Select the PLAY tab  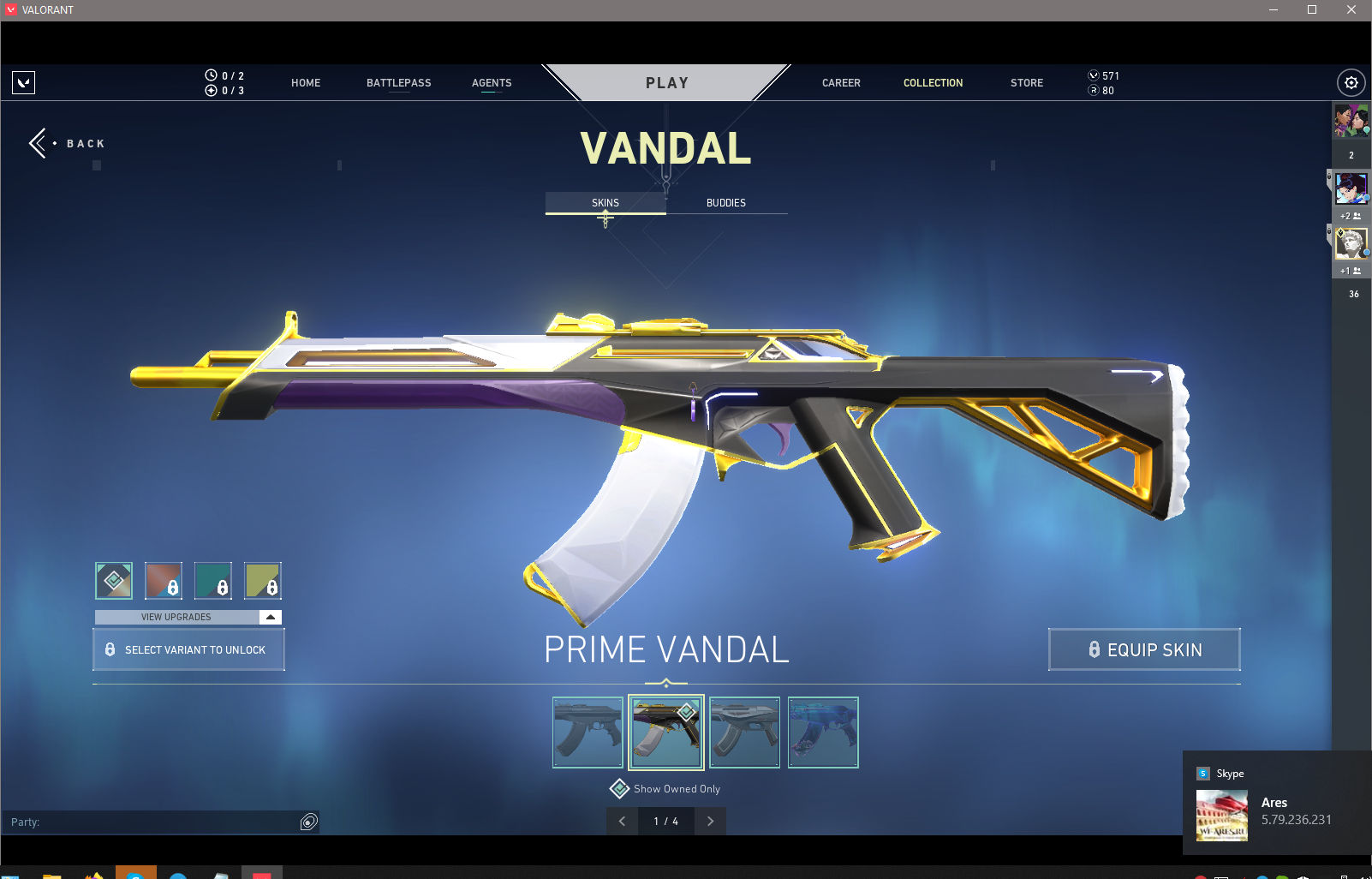pos(666,83)
